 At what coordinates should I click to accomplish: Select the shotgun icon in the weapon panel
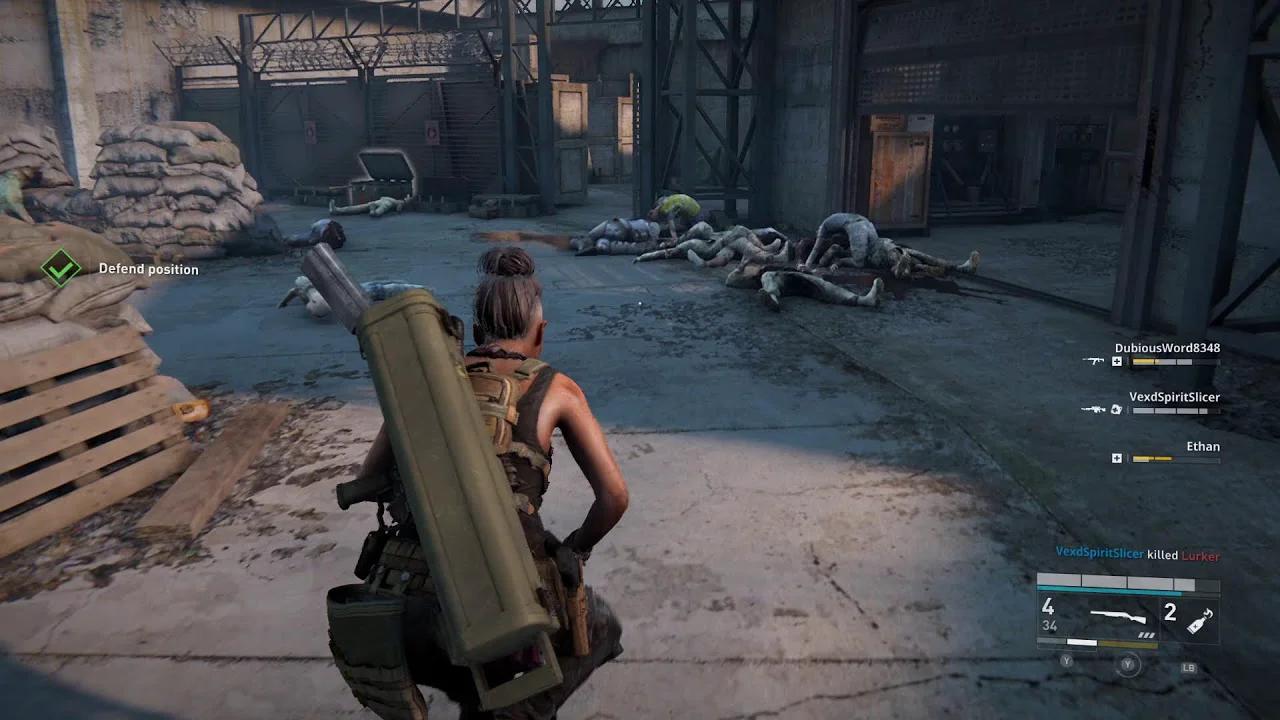coord(1118,616)
